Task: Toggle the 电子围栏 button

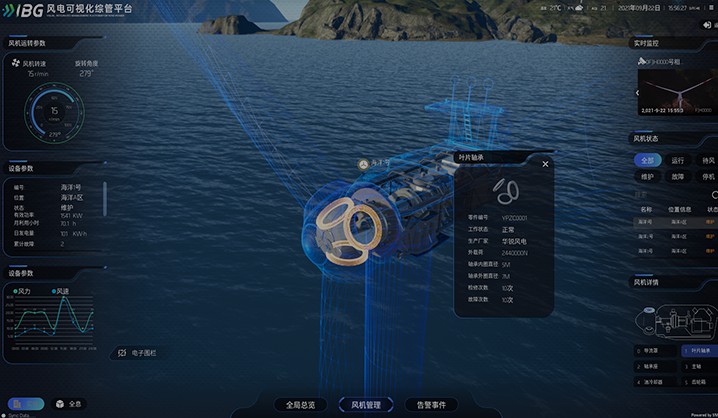Action: coord(137,352)
